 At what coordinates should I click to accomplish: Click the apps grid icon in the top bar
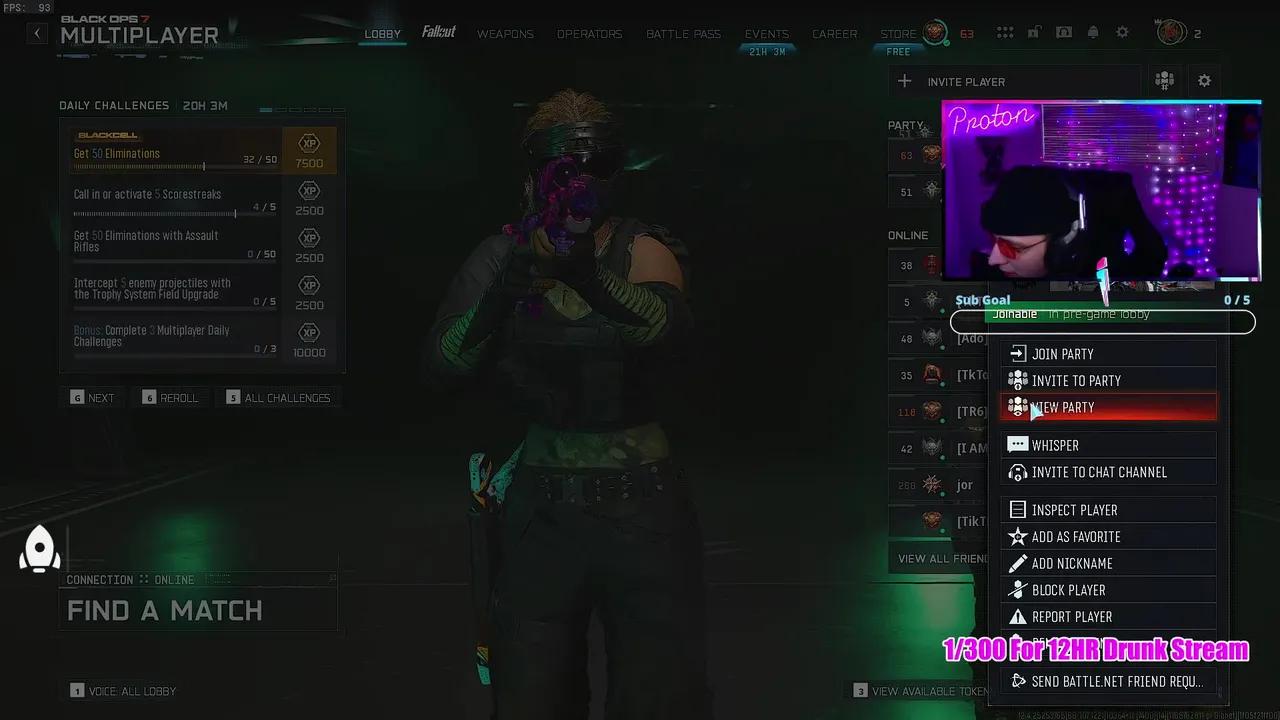pos(1005,31)
